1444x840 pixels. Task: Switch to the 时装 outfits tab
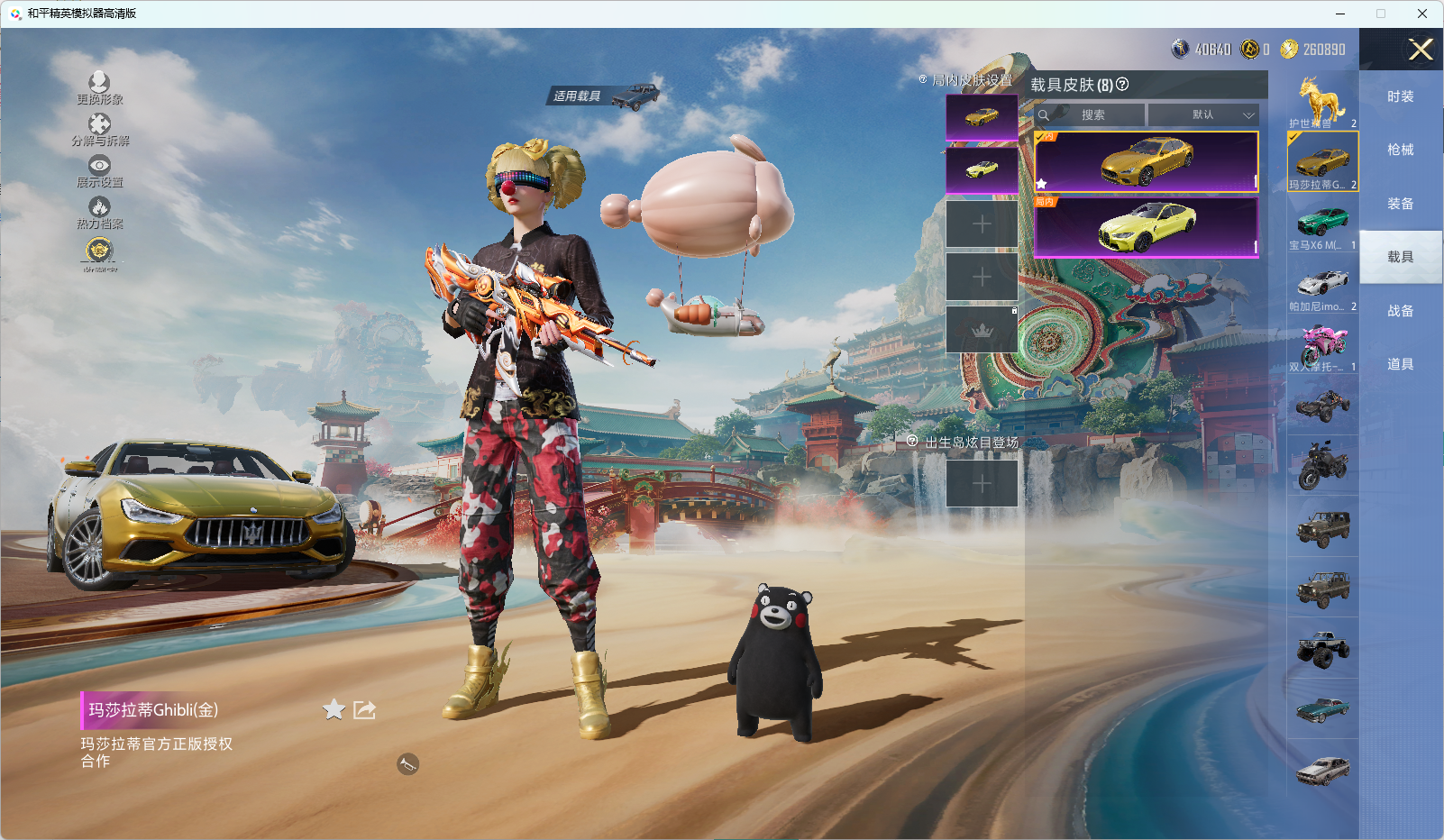click(1400, 96)
